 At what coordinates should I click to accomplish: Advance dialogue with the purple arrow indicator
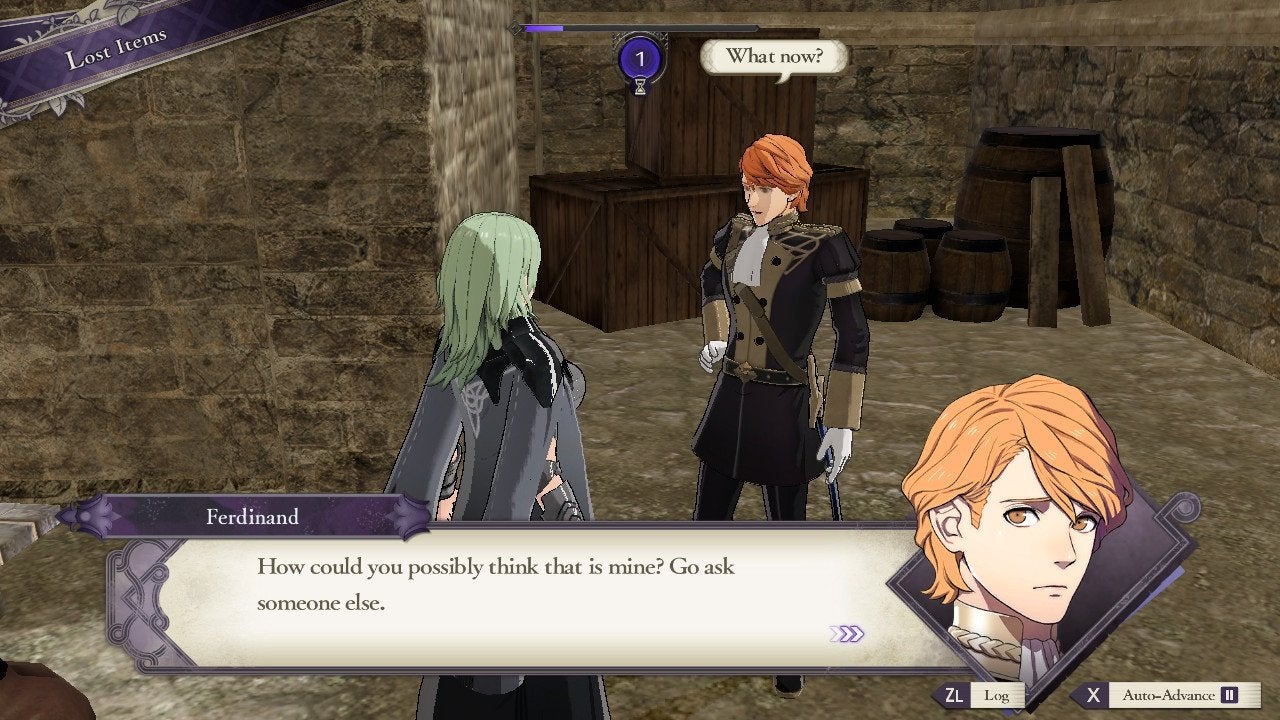pyautogui.click(x=846, y=634)
